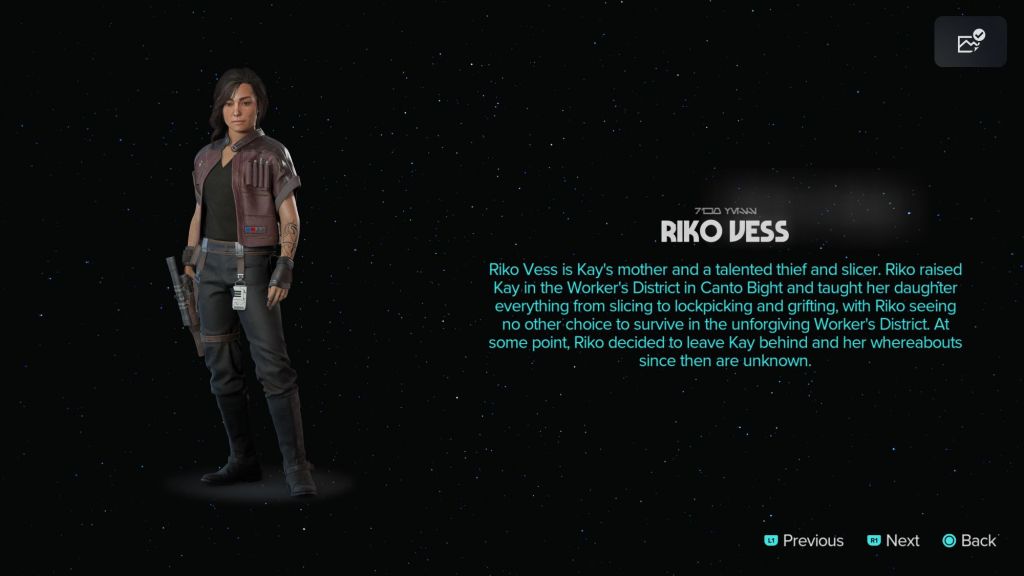Click the image checkmark icon button

(x=970, y=42)
